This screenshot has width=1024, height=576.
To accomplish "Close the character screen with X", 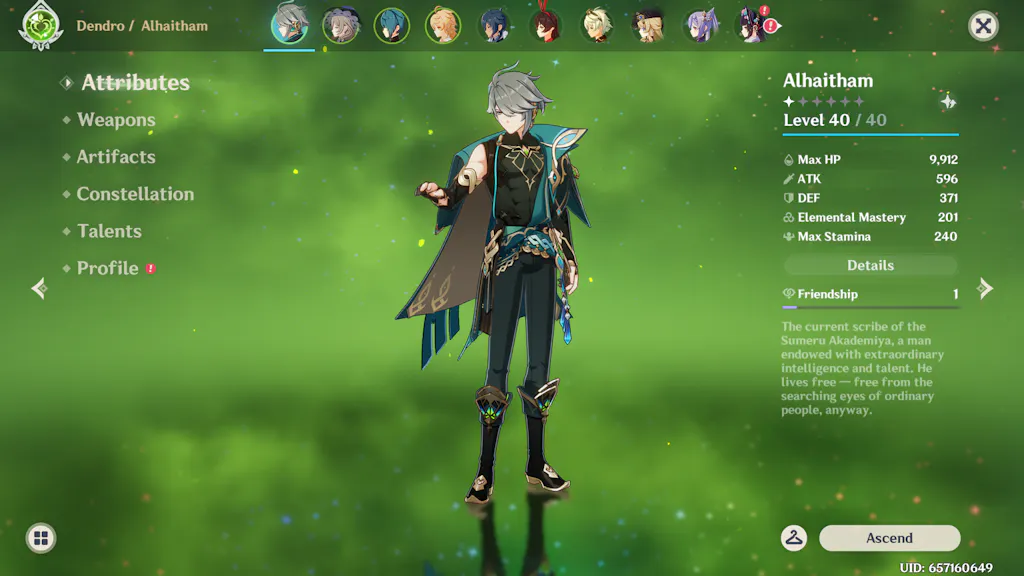I will 983,26.
